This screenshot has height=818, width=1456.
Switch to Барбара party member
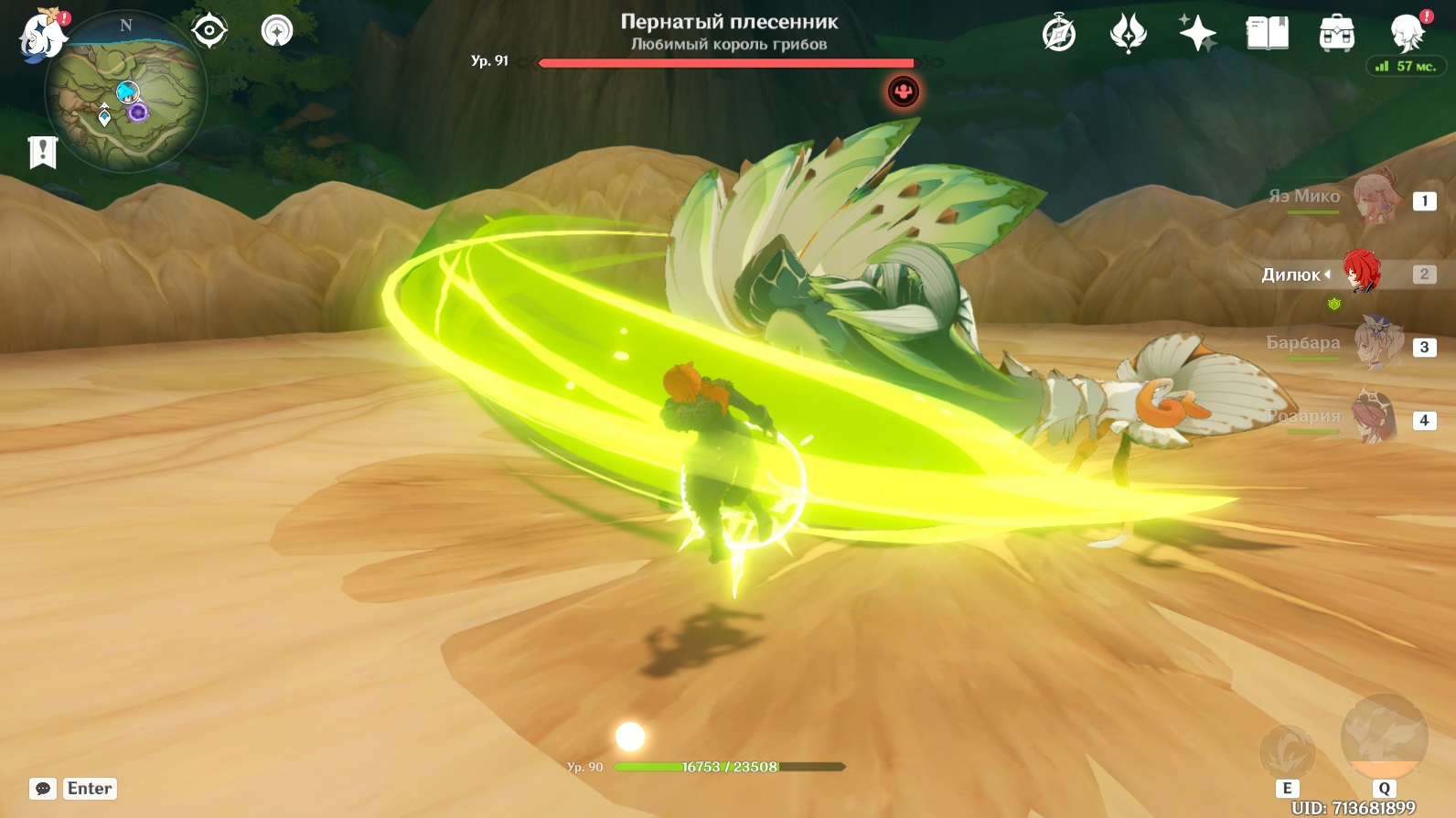point(1376,345)
